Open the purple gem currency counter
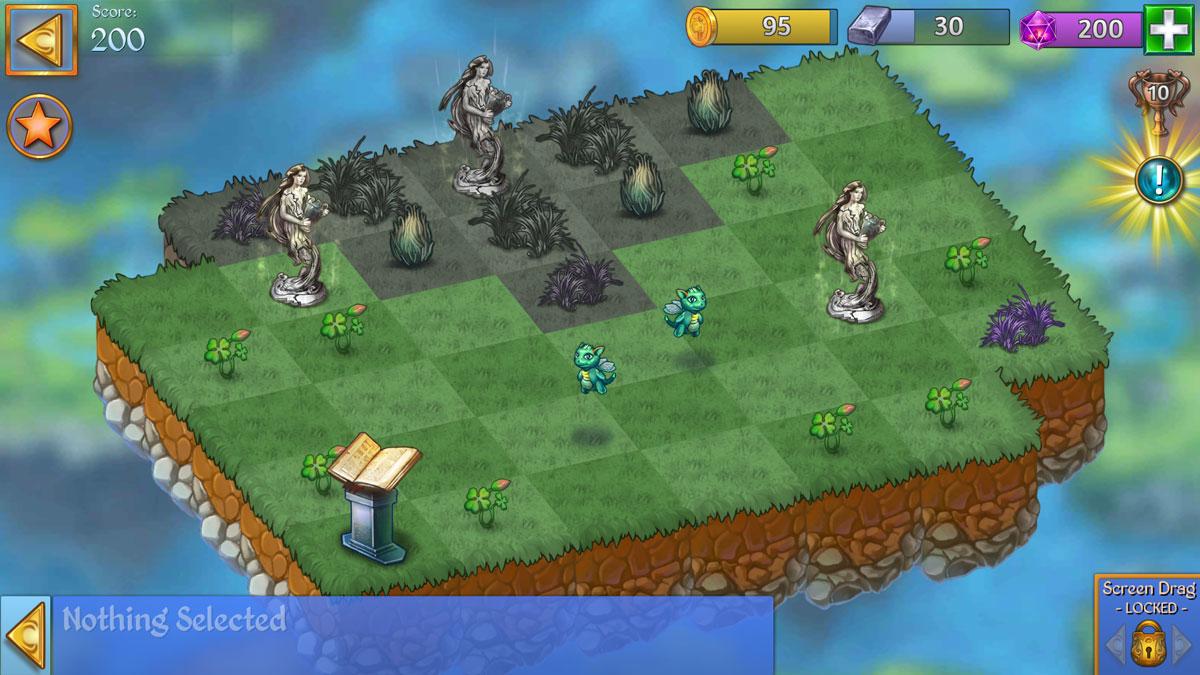The width and height of the screenshot is (1200, 675). (1080, 28)
